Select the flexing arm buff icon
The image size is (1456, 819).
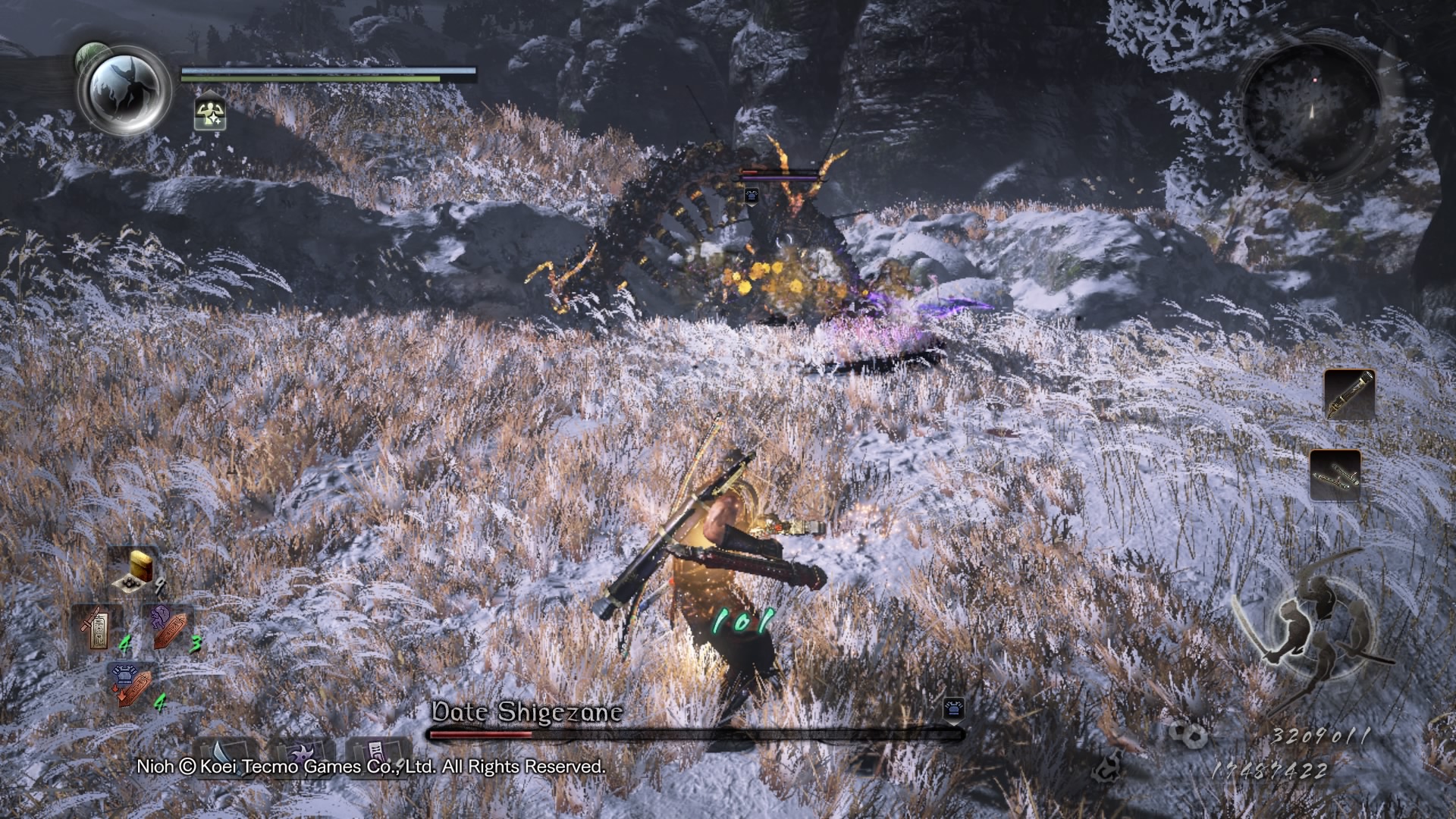pyautogui.click(x=209, y=114)
